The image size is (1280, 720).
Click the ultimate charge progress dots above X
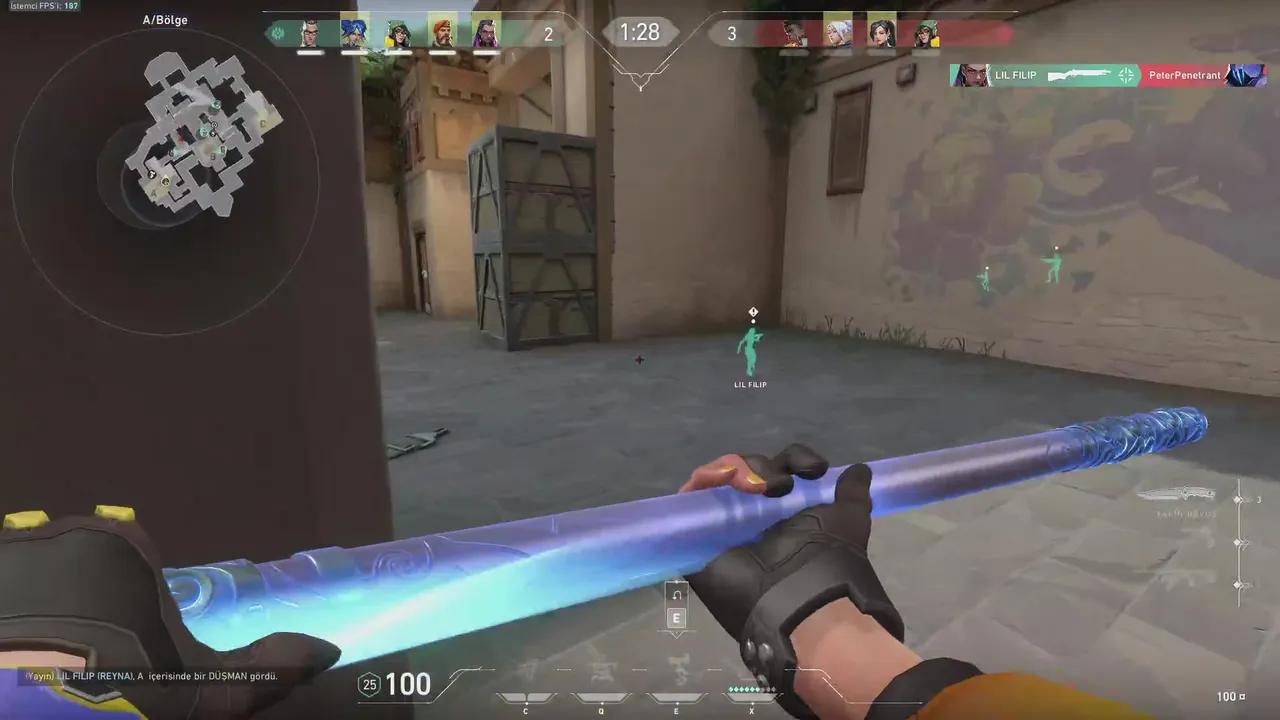752,689
